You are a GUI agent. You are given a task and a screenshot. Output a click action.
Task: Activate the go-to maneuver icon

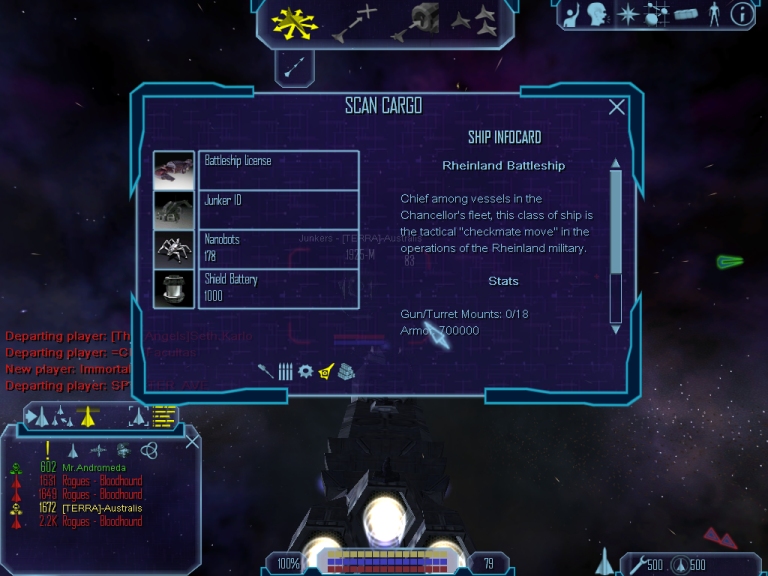[355, 22]
